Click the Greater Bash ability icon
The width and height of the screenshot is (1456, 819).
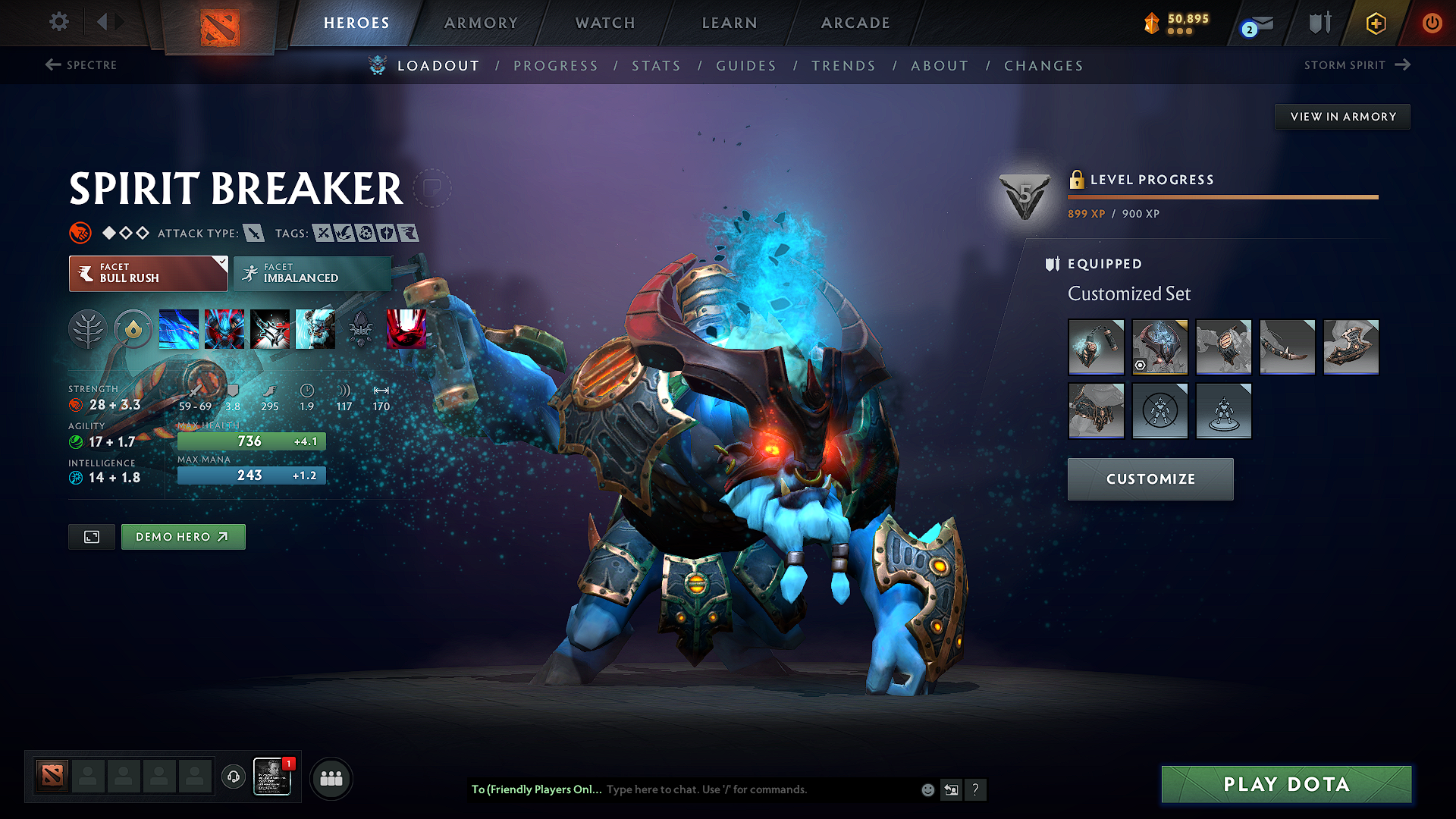coord(270,329)
